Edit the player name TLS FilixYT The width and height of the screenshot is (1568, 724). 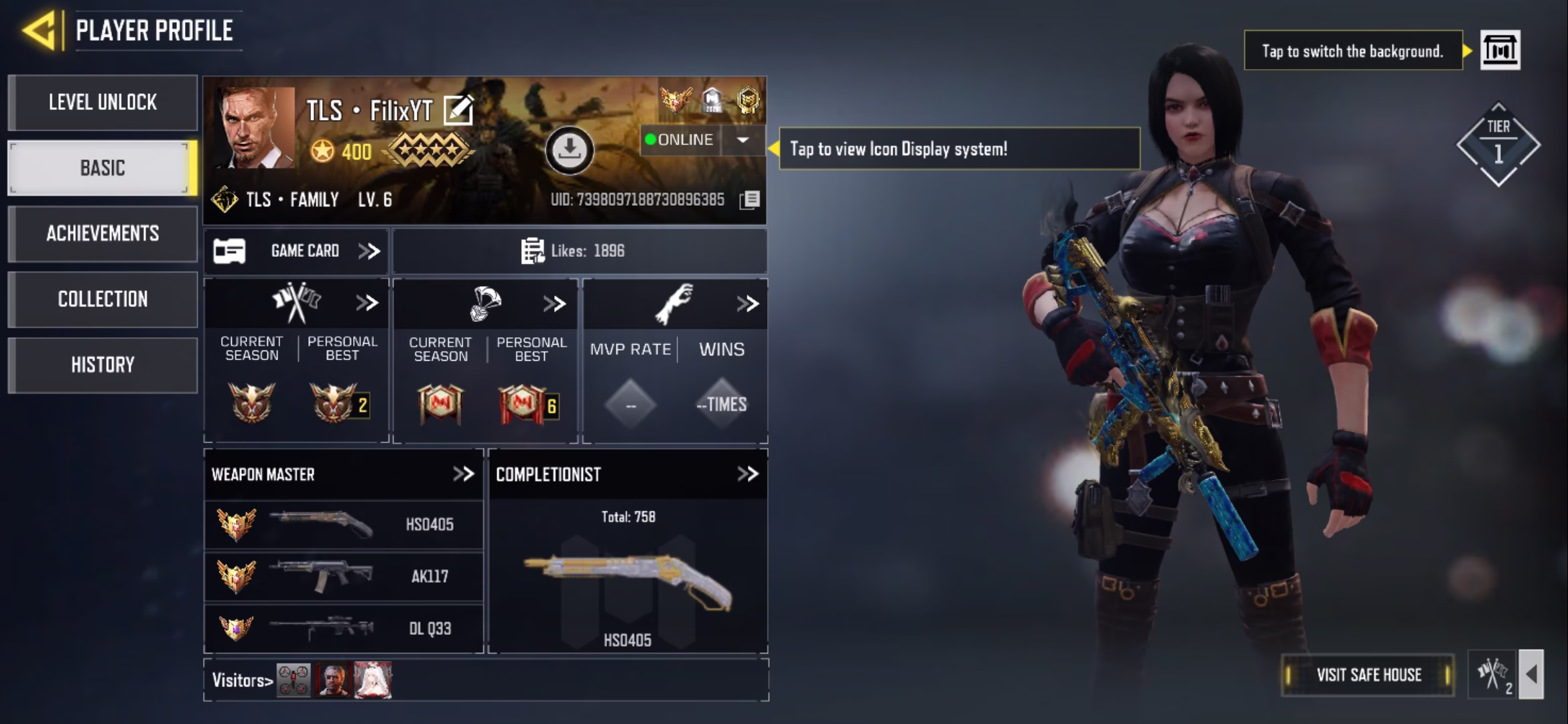pyautogui.click(x=459, y=111)
